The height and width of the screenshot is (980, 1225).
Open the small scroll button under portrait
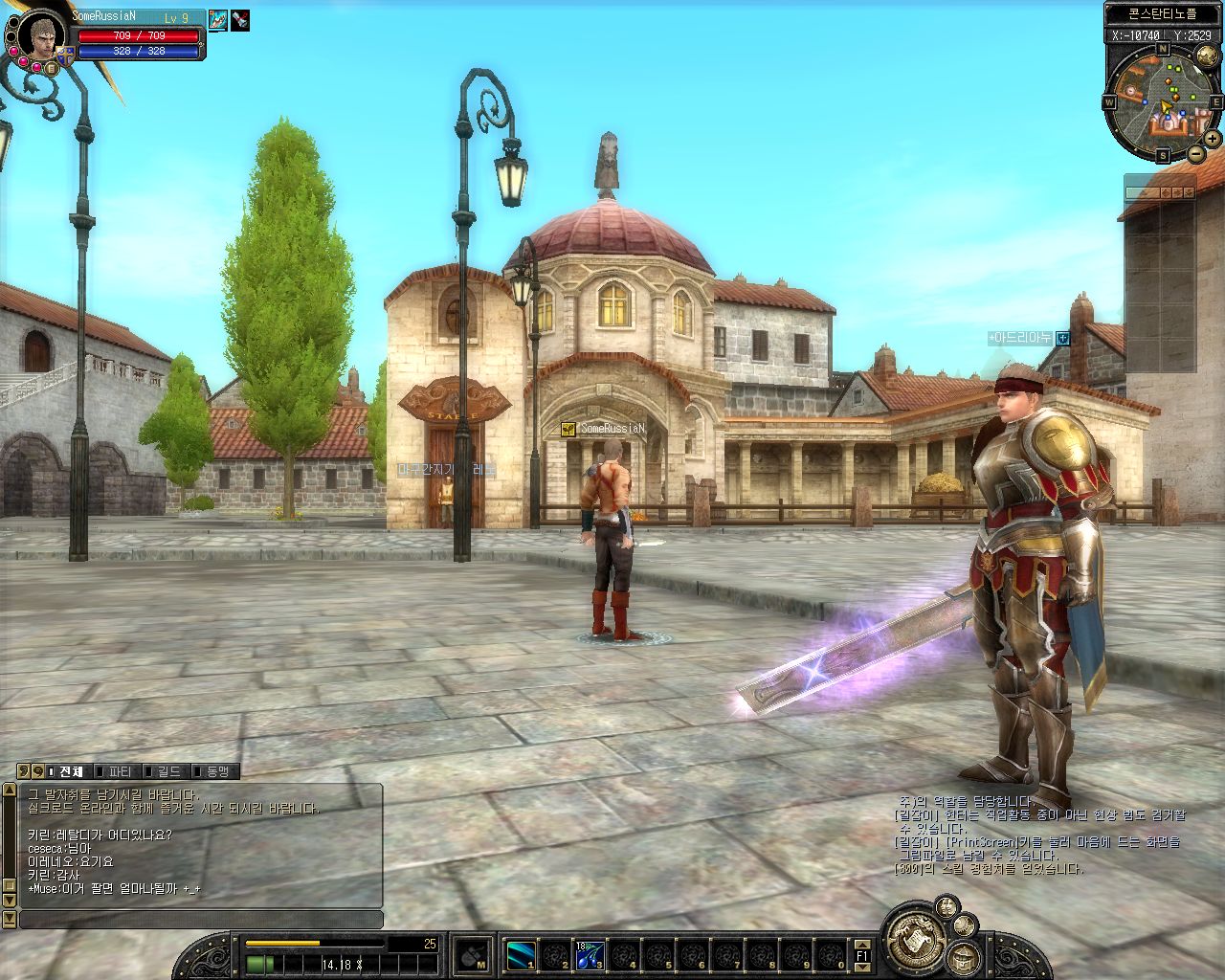[52, 68]
